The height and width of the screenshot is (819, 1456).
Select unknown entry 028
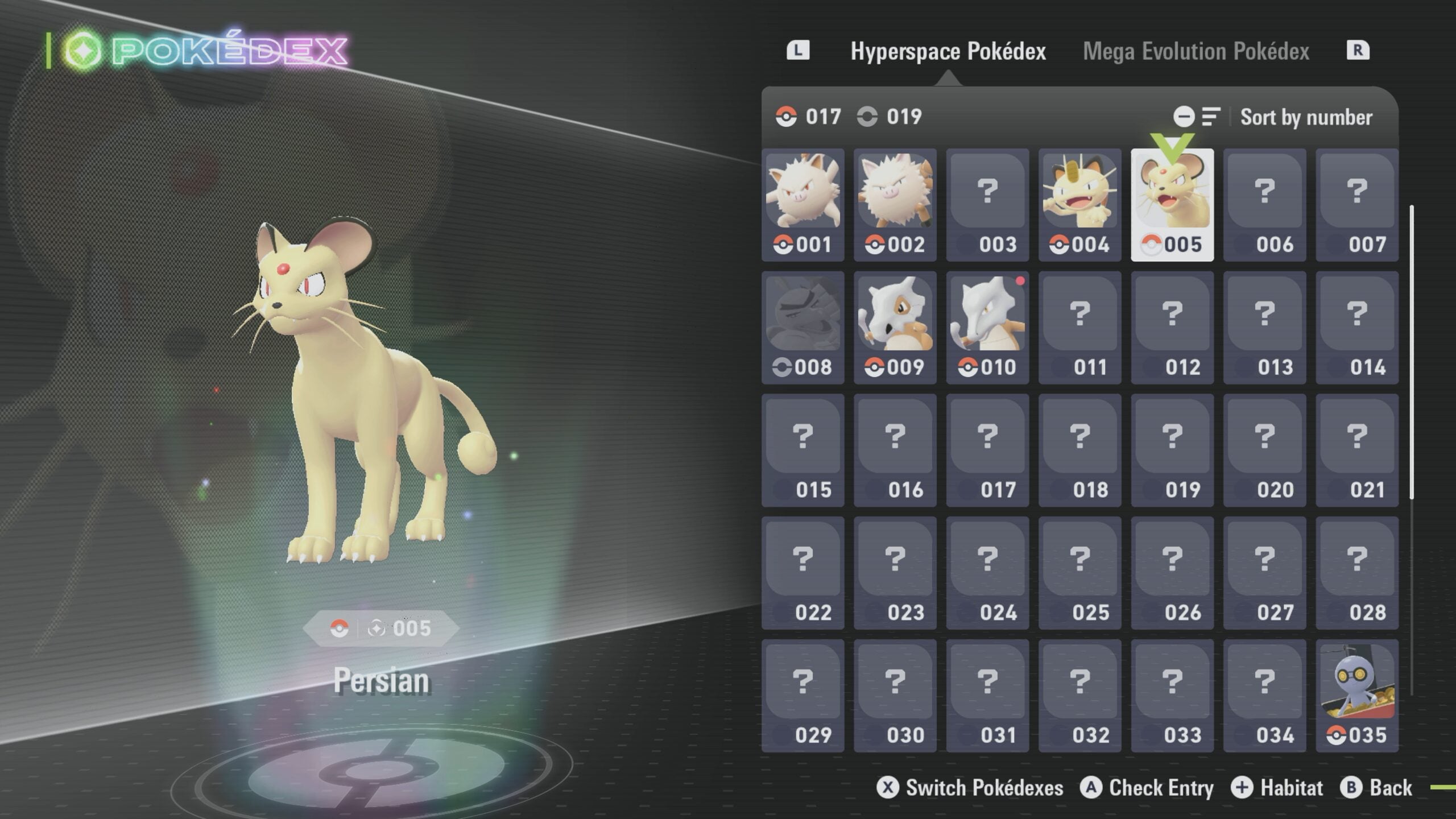tap(1356, 573)
